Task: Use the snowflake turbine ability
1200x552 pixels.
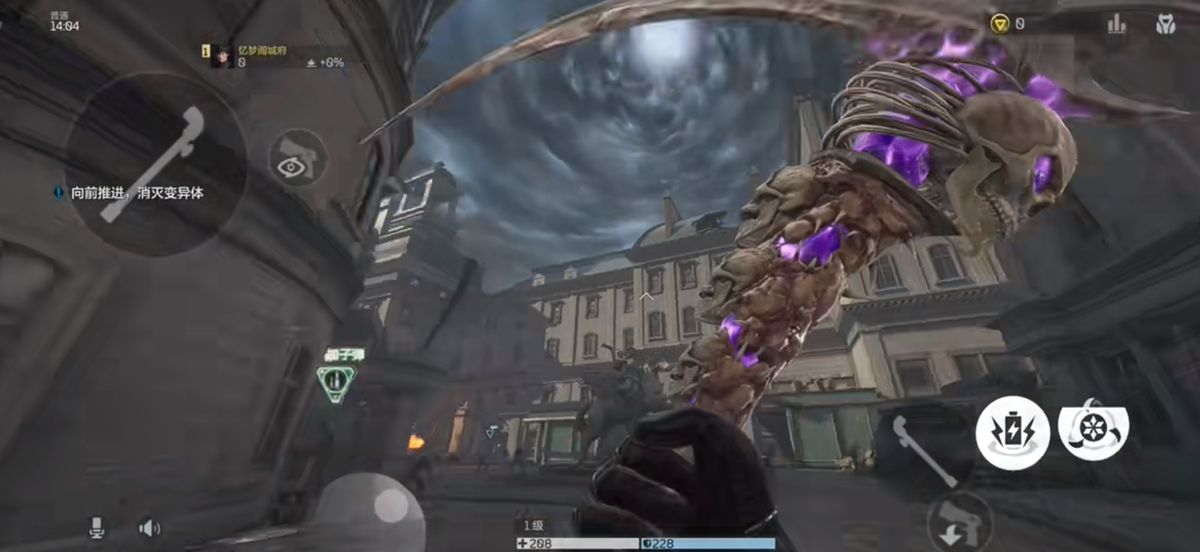Action: [x=1093, y=427]
